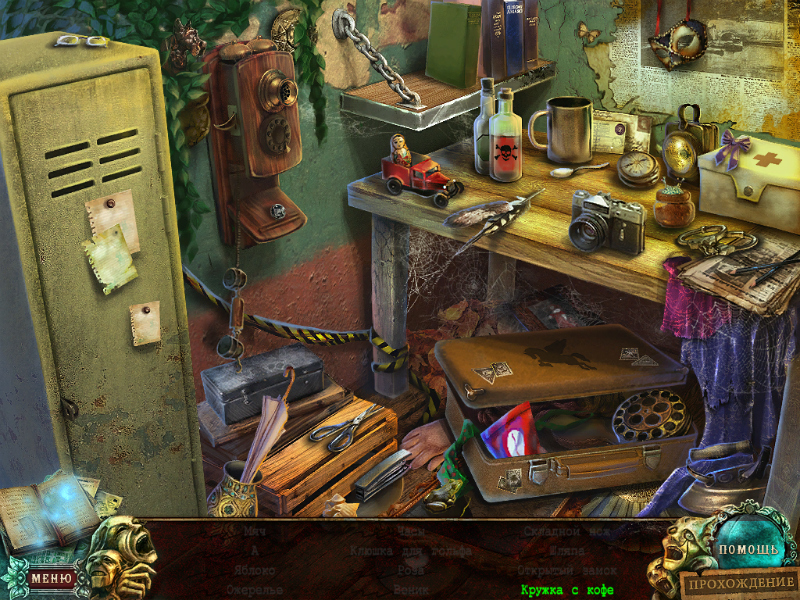800x600 pixels.
Task: Use the ПОМОЩЬ hint button
Action: click(745, 549)
